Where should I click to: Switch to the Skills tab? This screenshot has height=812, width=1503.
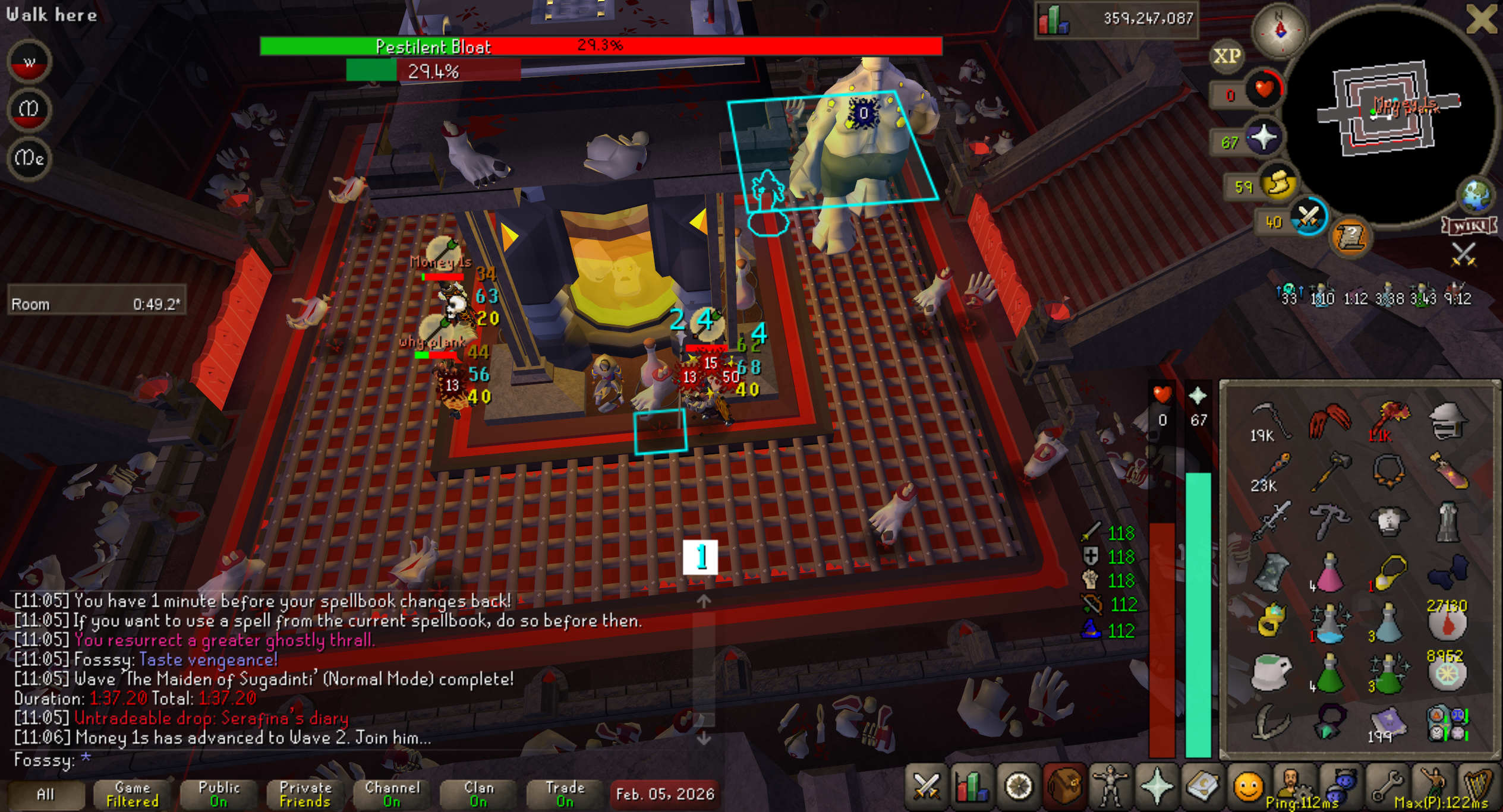[972, 787]
